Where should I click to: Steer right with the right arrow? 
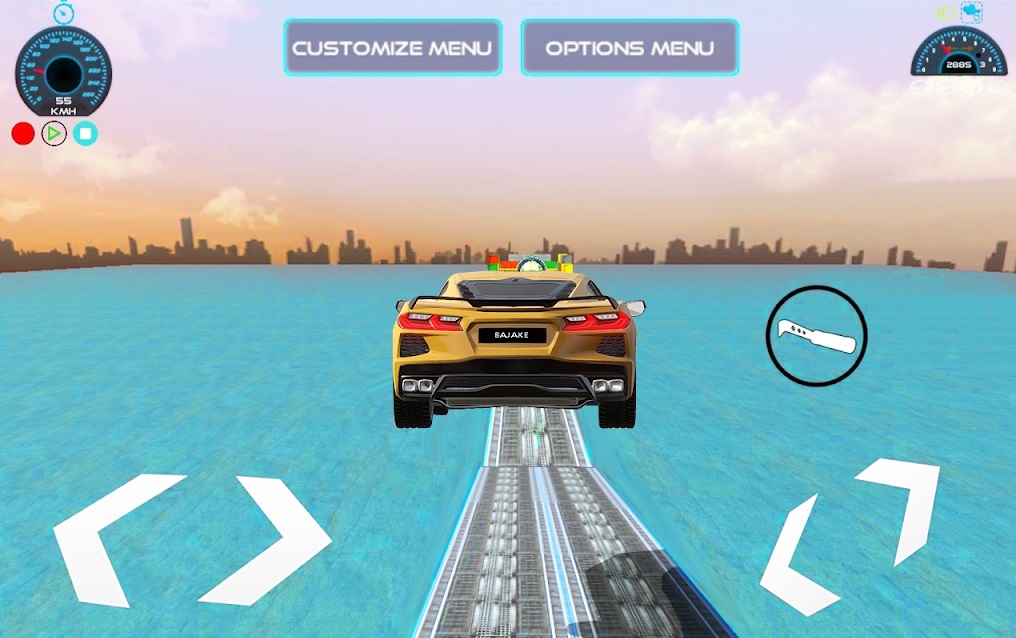pos(270,540)
